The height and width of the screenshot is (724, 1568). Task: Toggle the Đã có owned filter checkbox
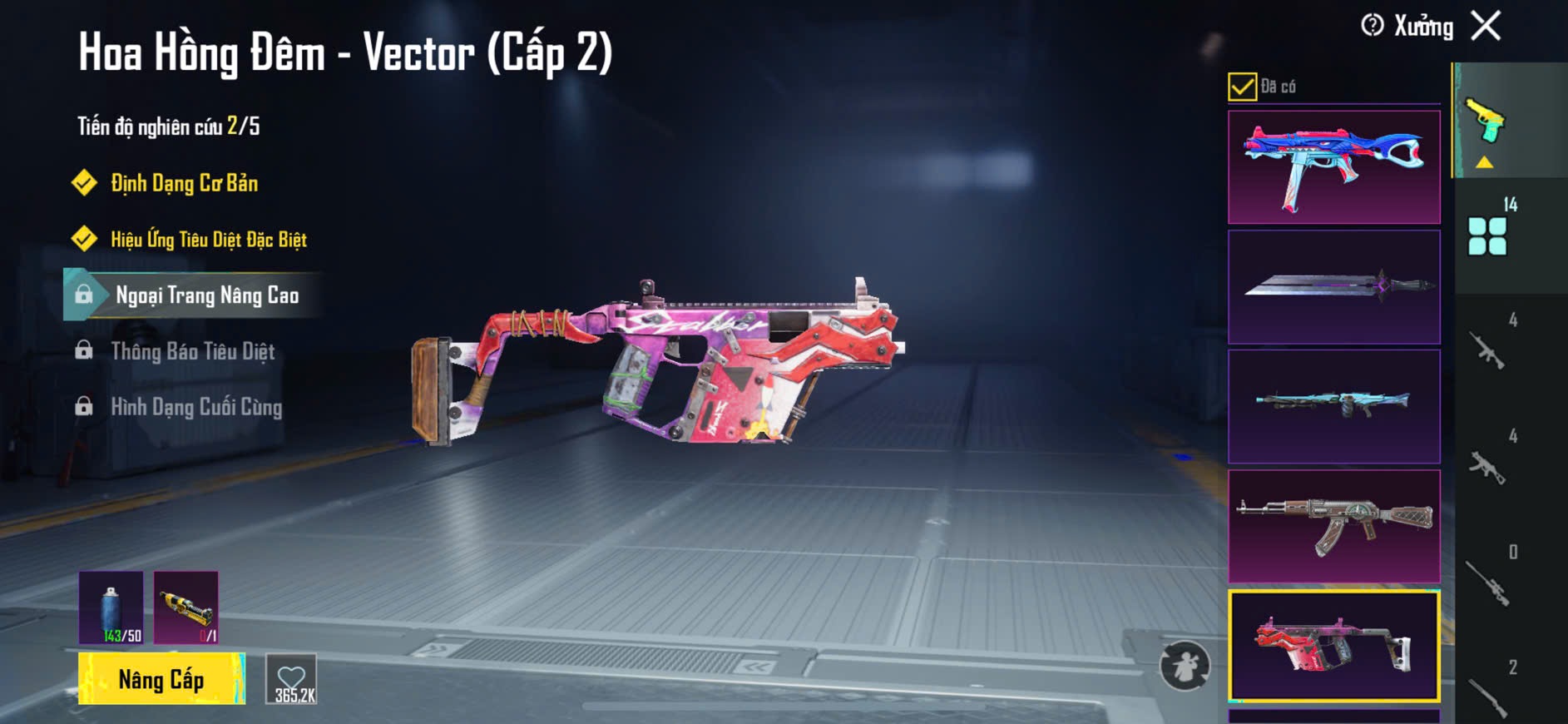1242,87
